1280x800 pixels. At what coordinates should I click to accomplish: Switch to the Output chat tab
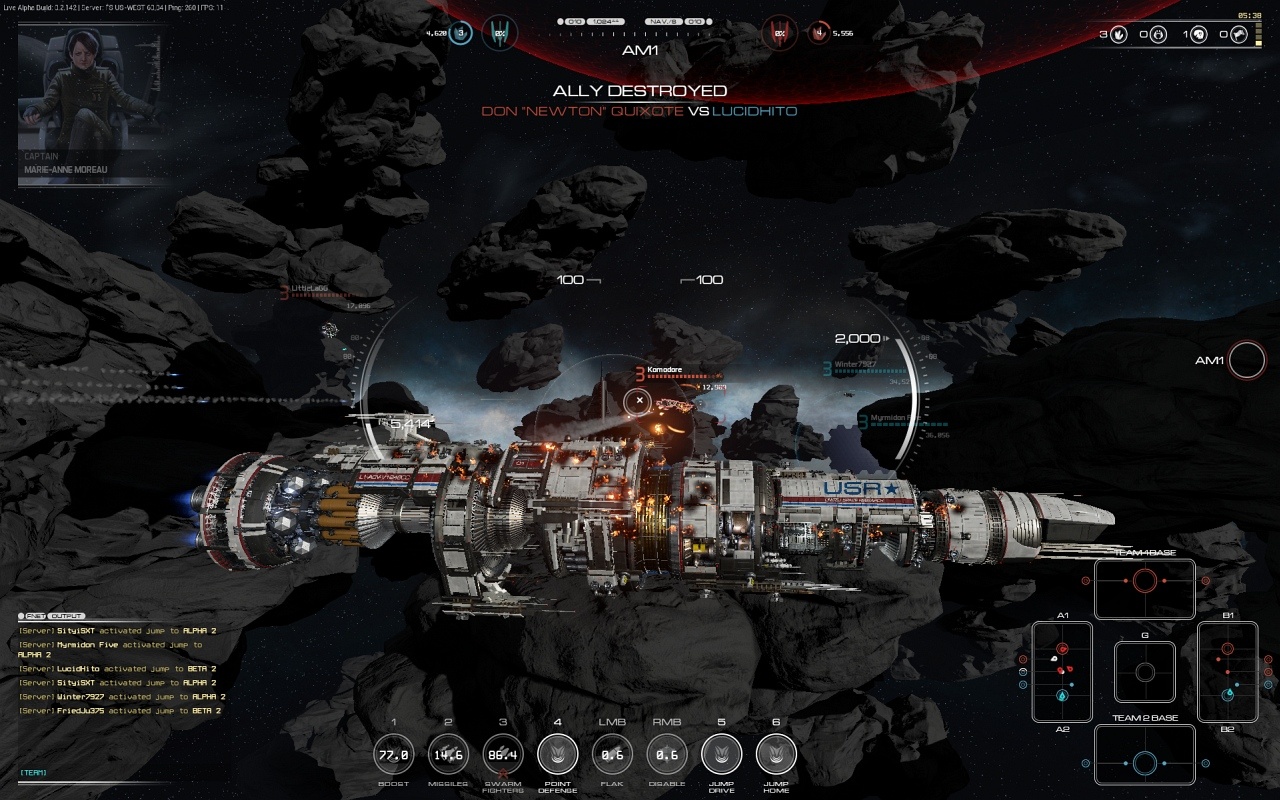pos(67,616)
